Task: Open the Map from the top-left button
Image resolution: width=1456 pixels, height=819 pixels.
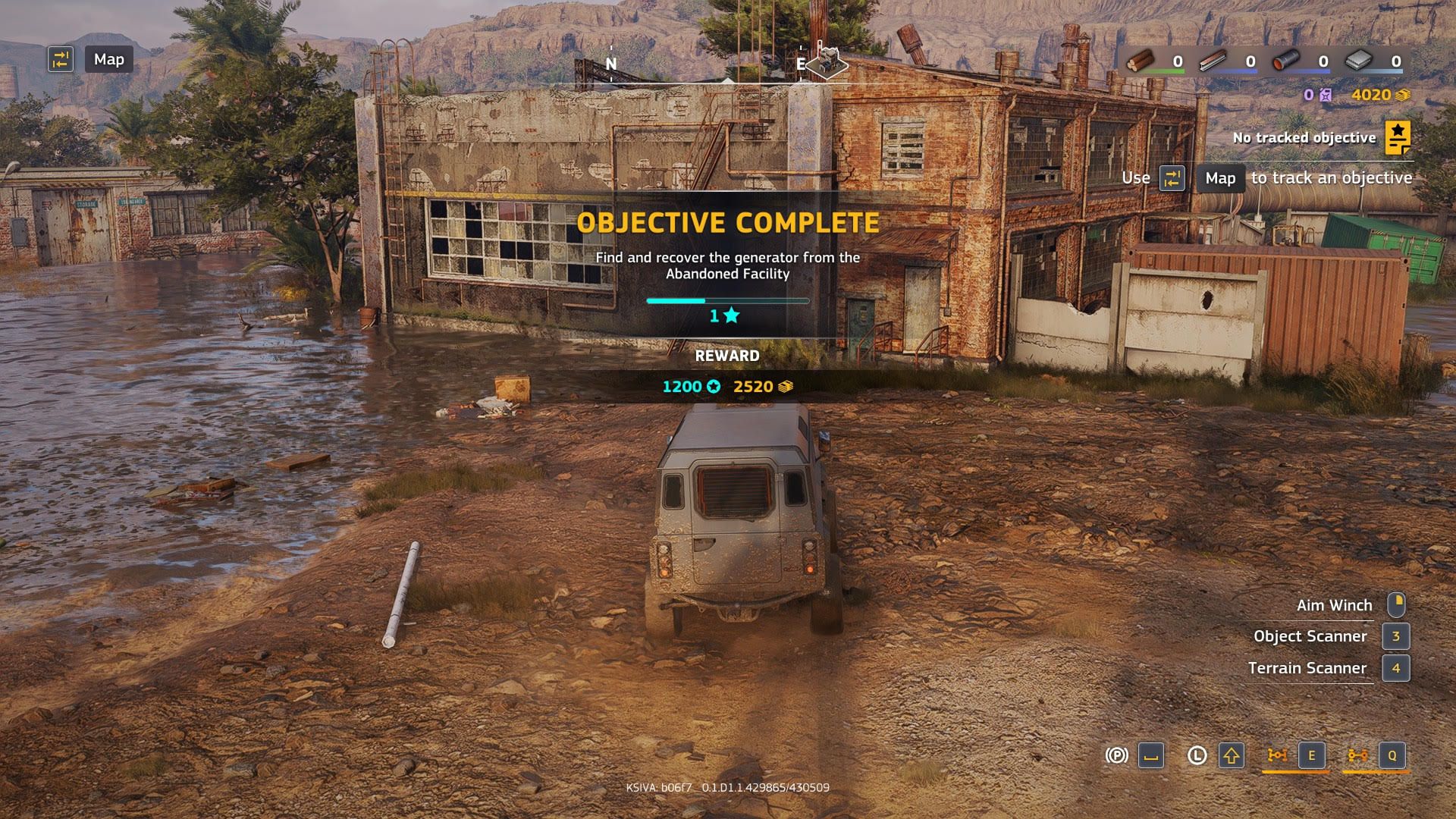Action: tap(108, 59)
